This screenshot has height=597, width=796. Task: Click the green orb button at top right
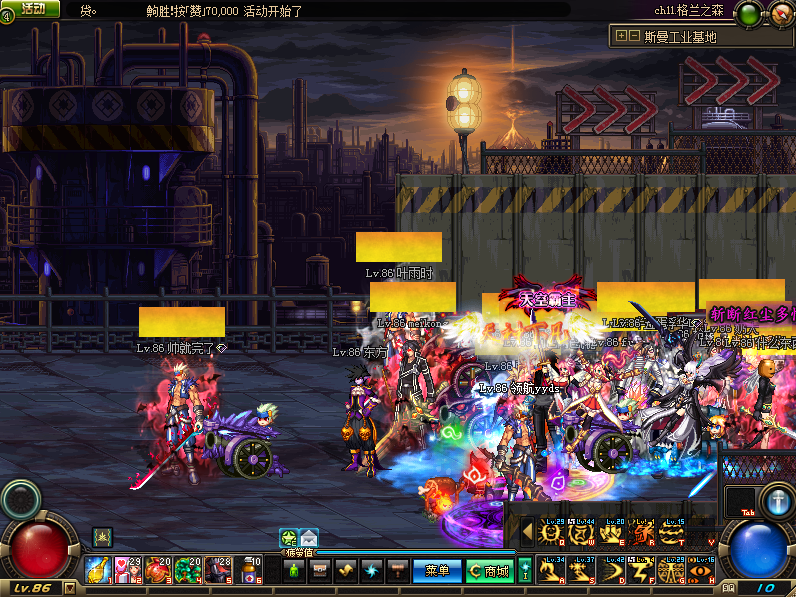pyautogui.click(x=749, y=13)
